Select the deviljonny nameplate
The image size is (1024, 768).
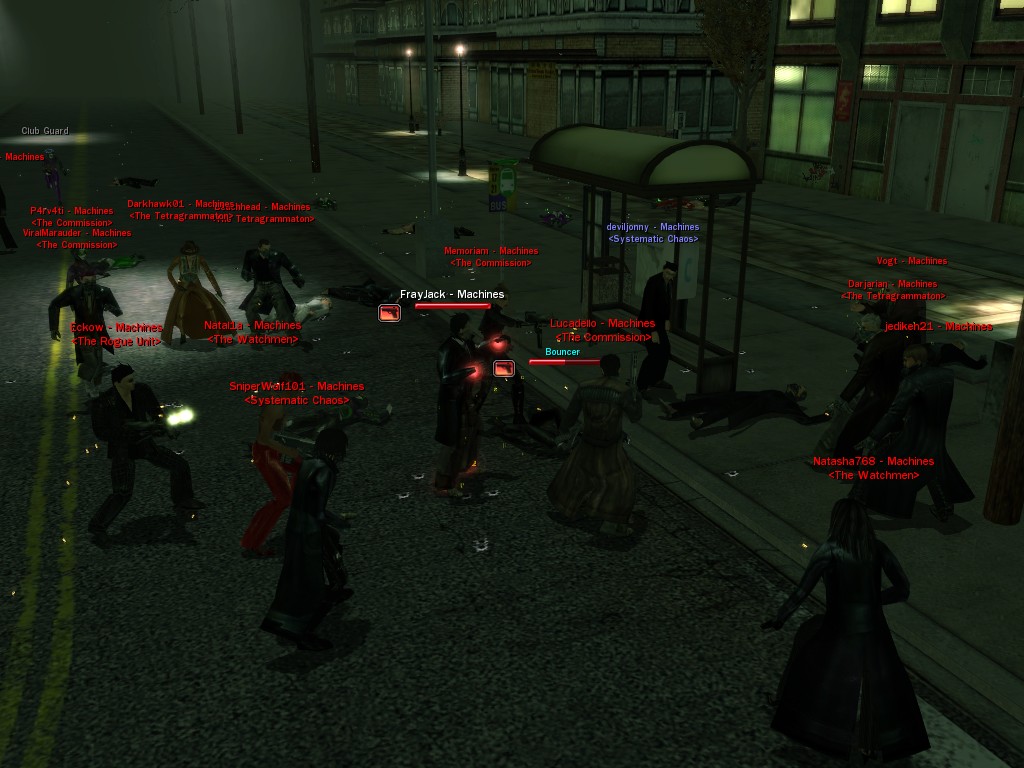pos(653,227)
